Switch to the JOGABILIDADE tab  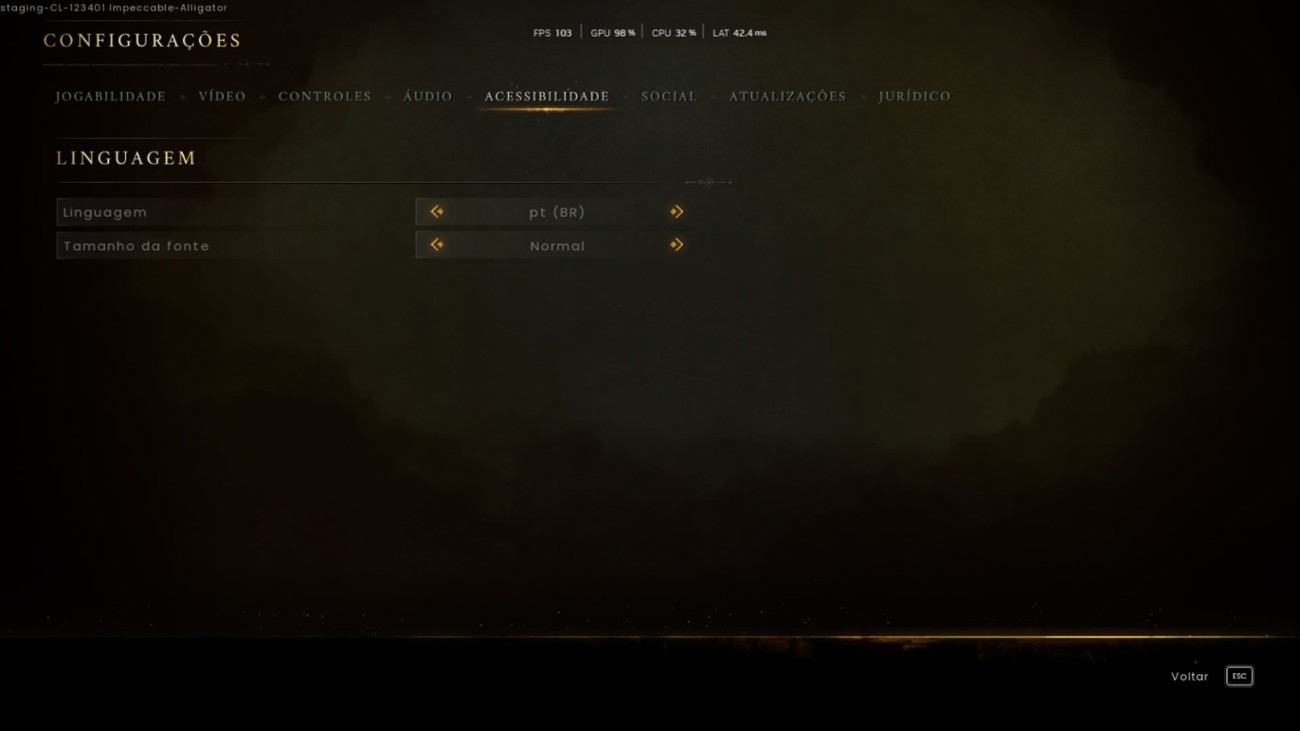(x=110, y=96)
